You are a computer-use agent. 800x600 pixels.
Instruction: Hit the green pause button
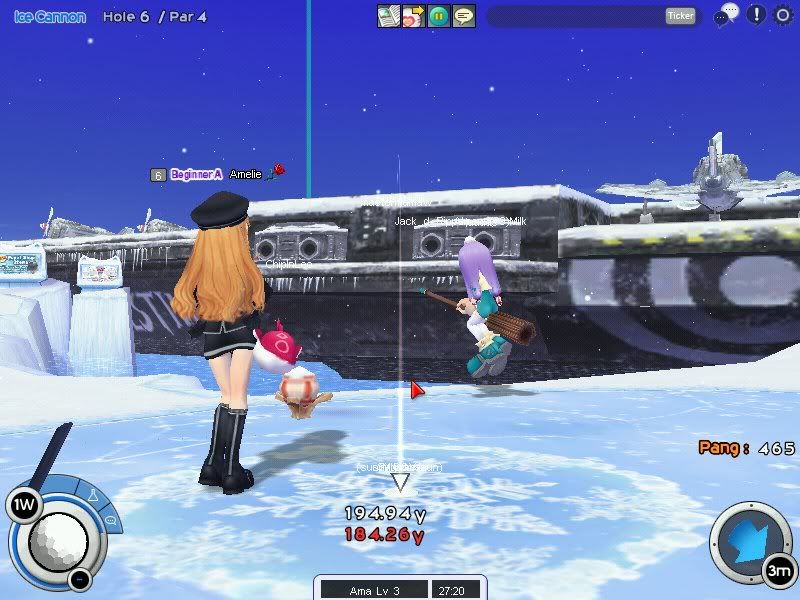click(x=439, y=16)
